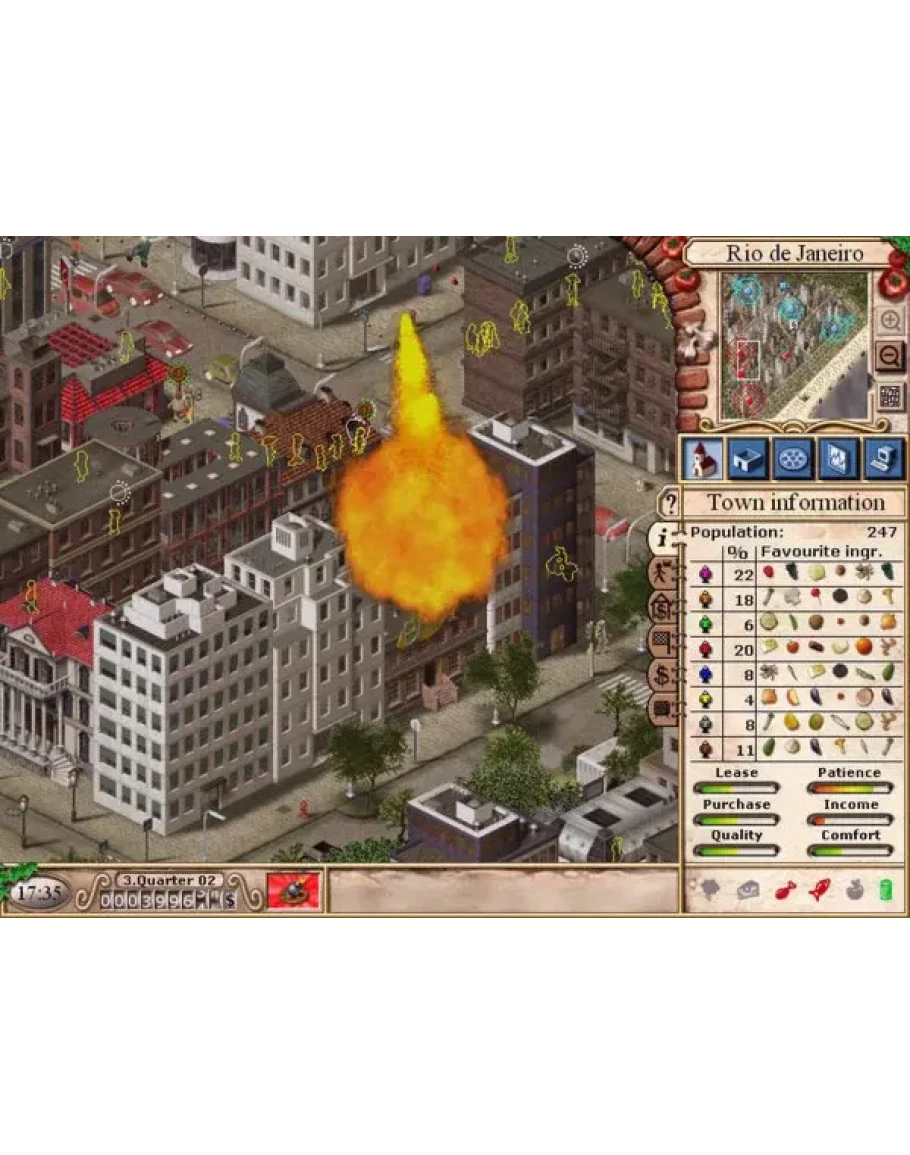Click the Rio de Janeiro minimap
910x1155 pixels.
(x=793, y=345)
